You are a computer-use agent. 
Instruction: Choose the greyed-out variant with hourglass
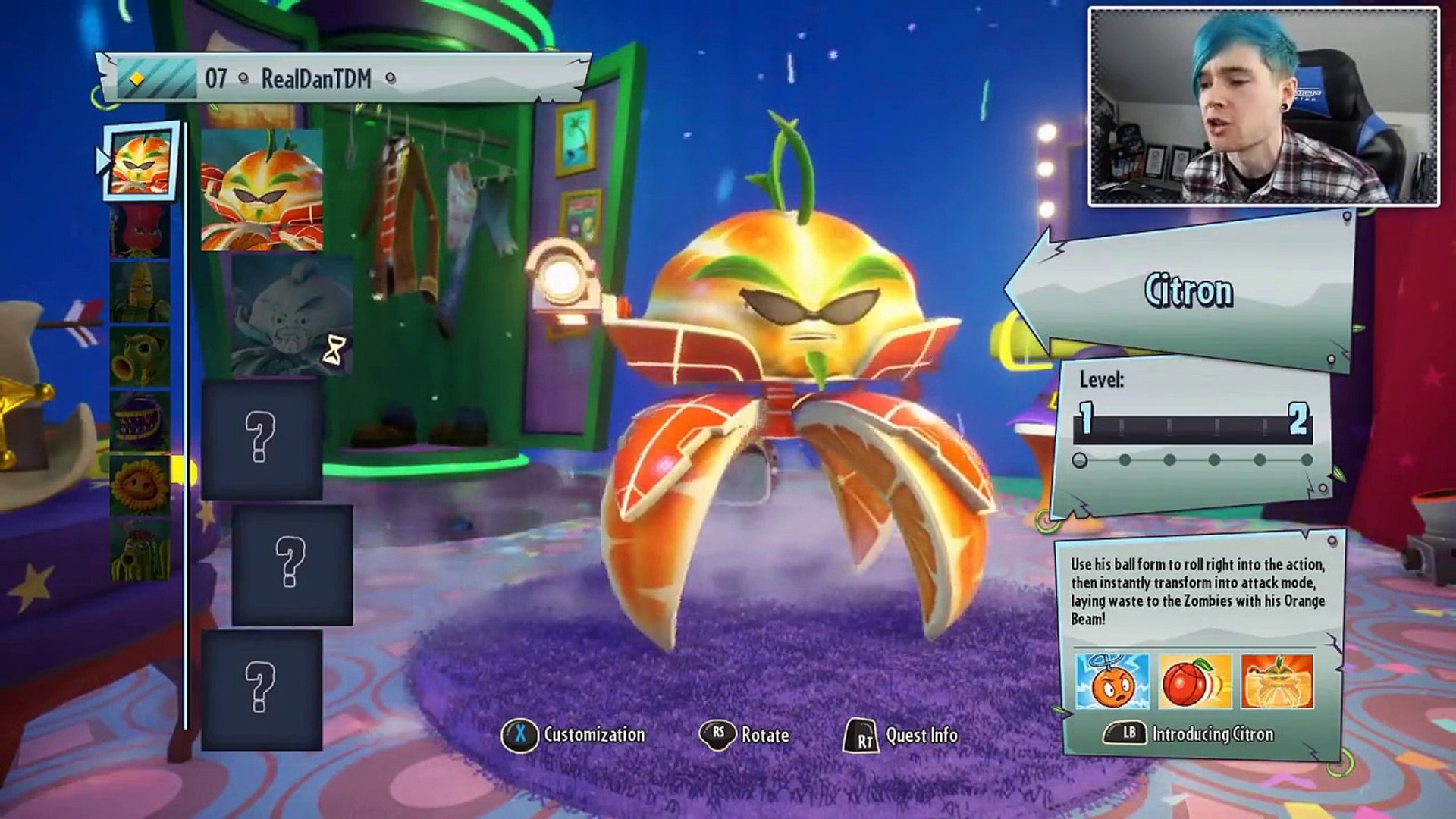(x=292, y=315)
